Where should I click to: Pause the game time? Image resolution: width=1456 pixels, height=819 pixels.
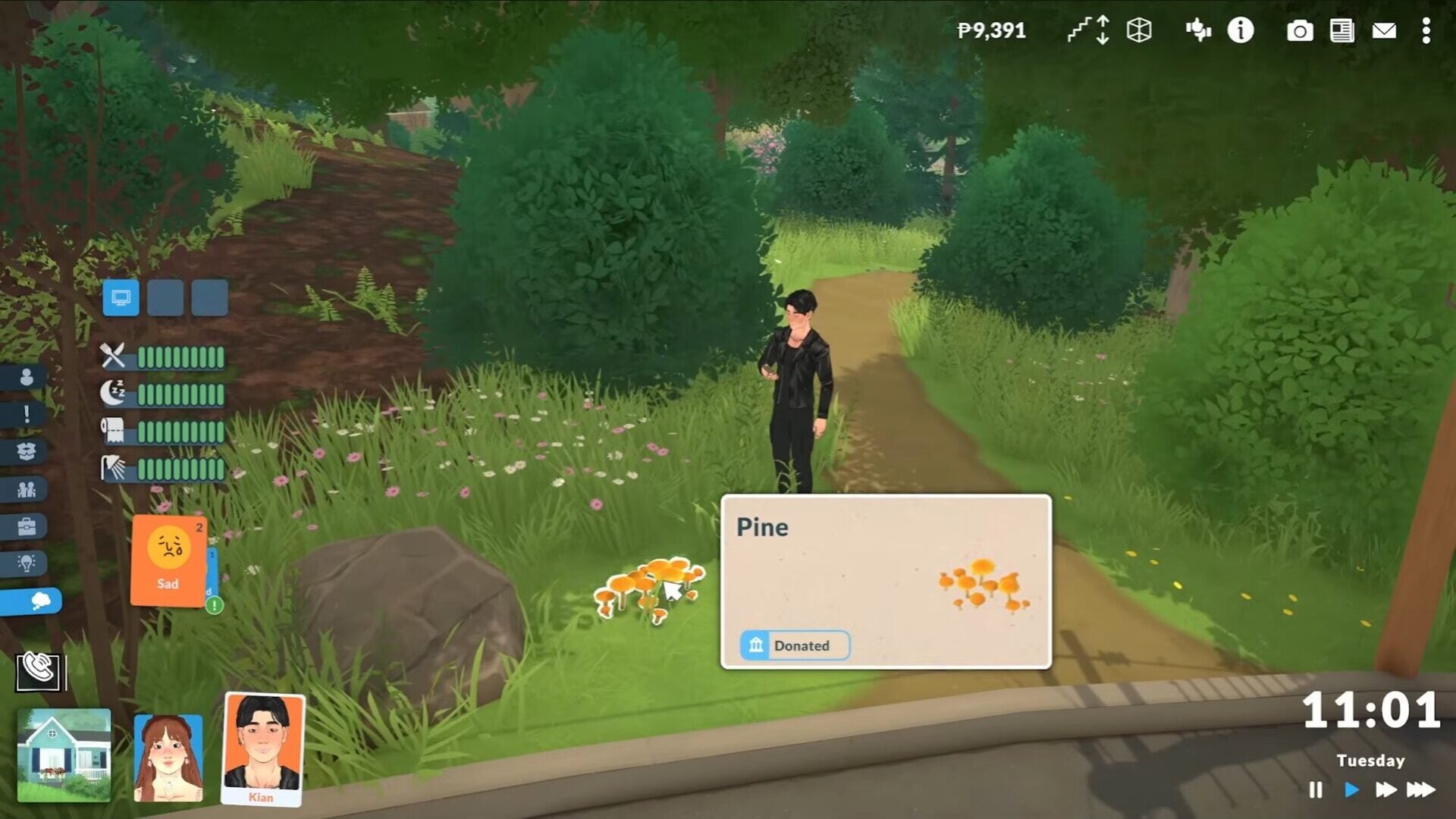point(1316,790)
